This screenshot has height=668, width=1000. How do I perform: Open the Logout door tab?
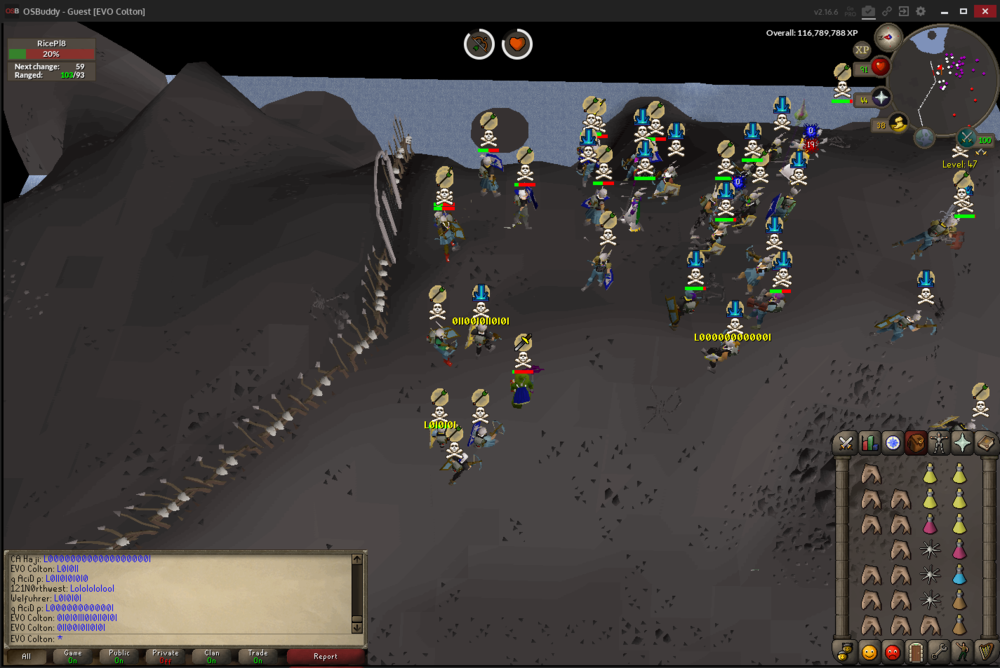coord(915,652)
